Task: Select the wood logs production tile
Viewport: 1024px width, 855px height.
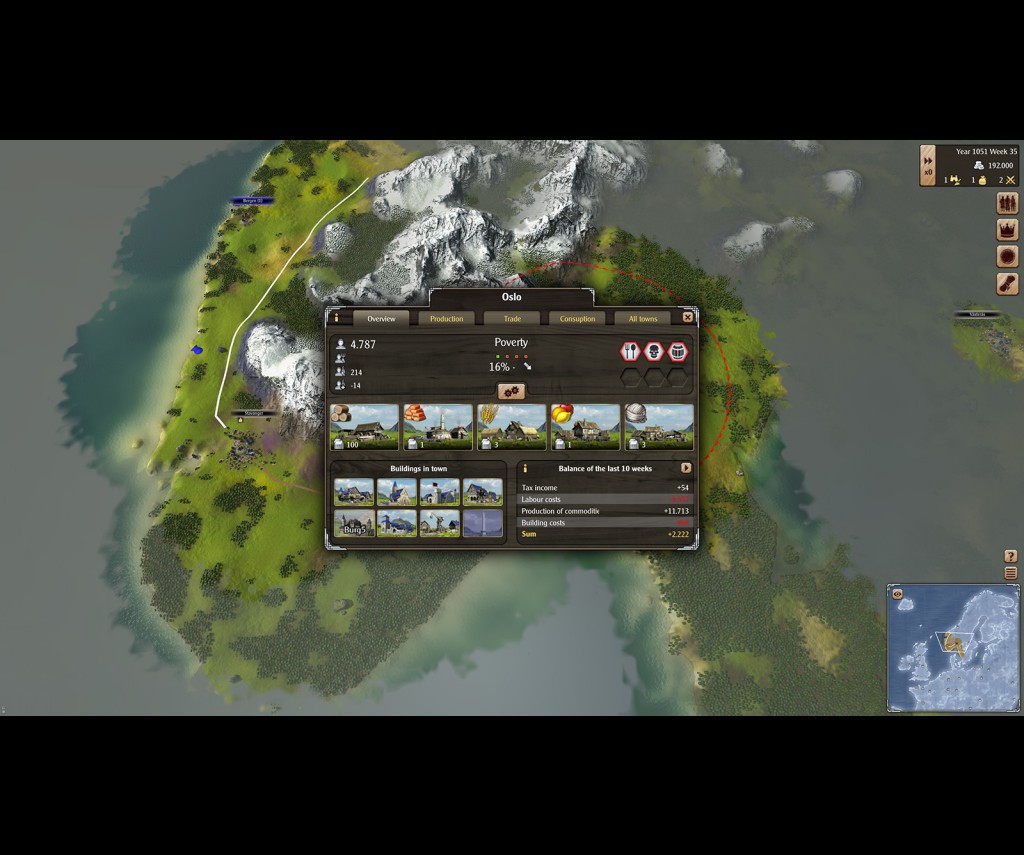Action: point(364,427)
